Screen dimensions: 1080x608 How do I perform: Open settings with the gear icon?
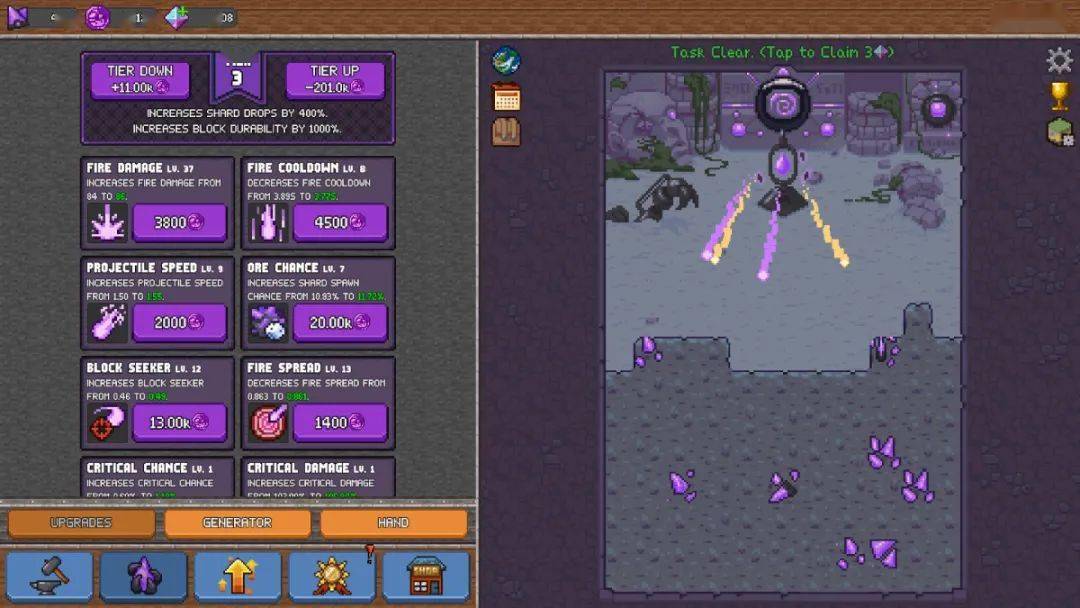pyautogui.click(x=1059, y=61)
